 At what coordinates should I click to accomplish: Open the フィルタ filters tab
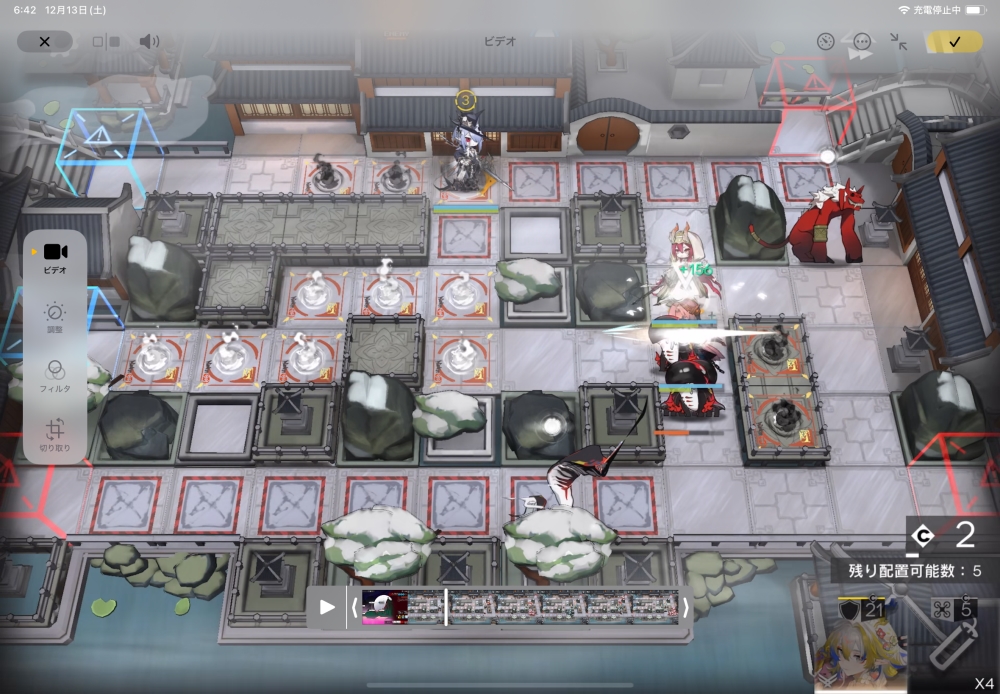click(55, 376)
